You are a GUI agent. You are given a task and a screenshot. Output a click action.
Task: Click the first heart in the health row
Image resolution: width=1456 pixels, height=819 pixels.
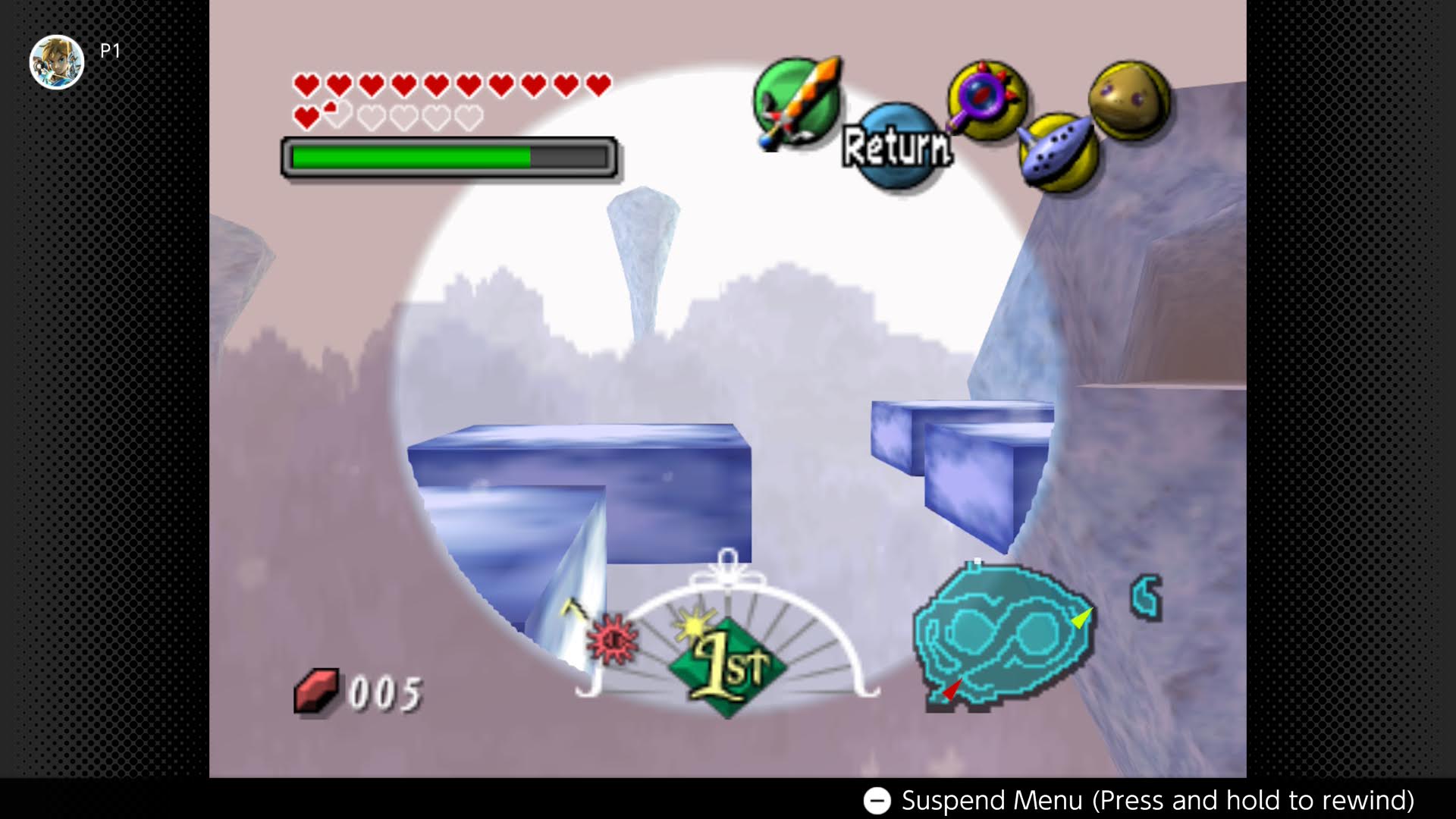point(305,83)
